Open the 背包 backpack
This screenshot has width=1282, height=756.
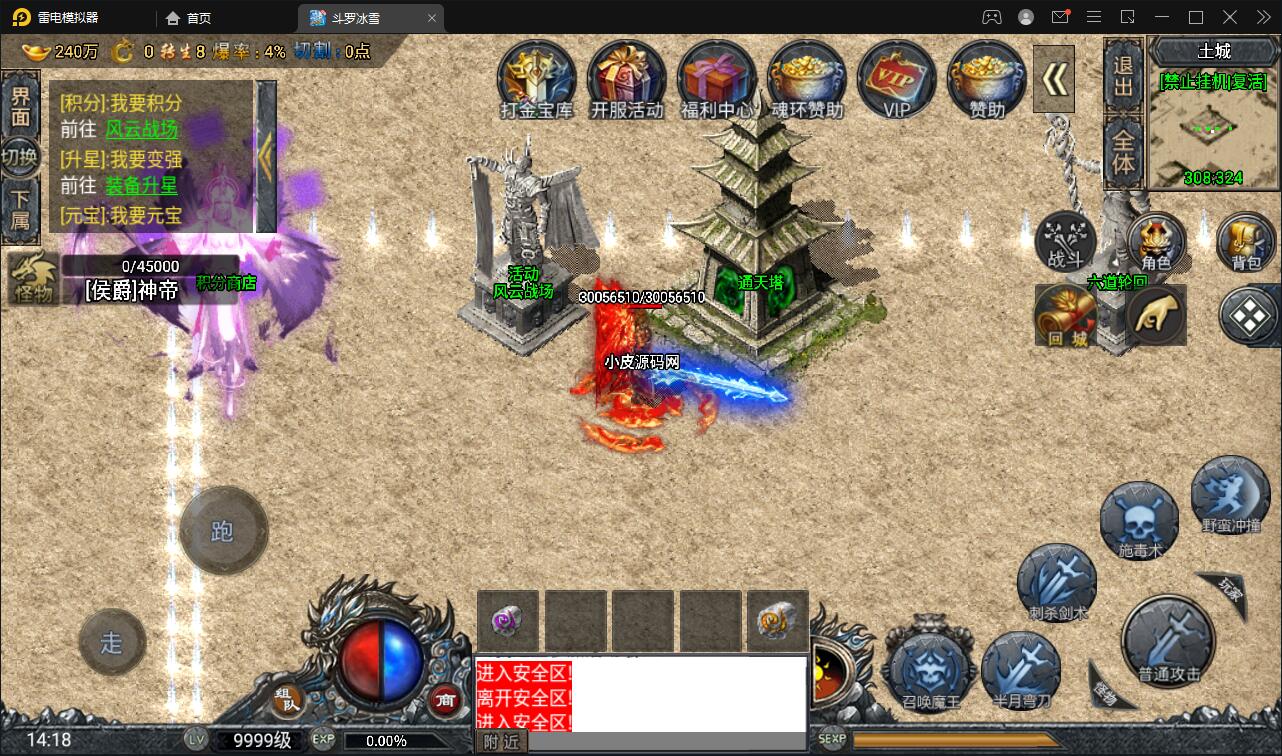click(x=1245, y=243)
